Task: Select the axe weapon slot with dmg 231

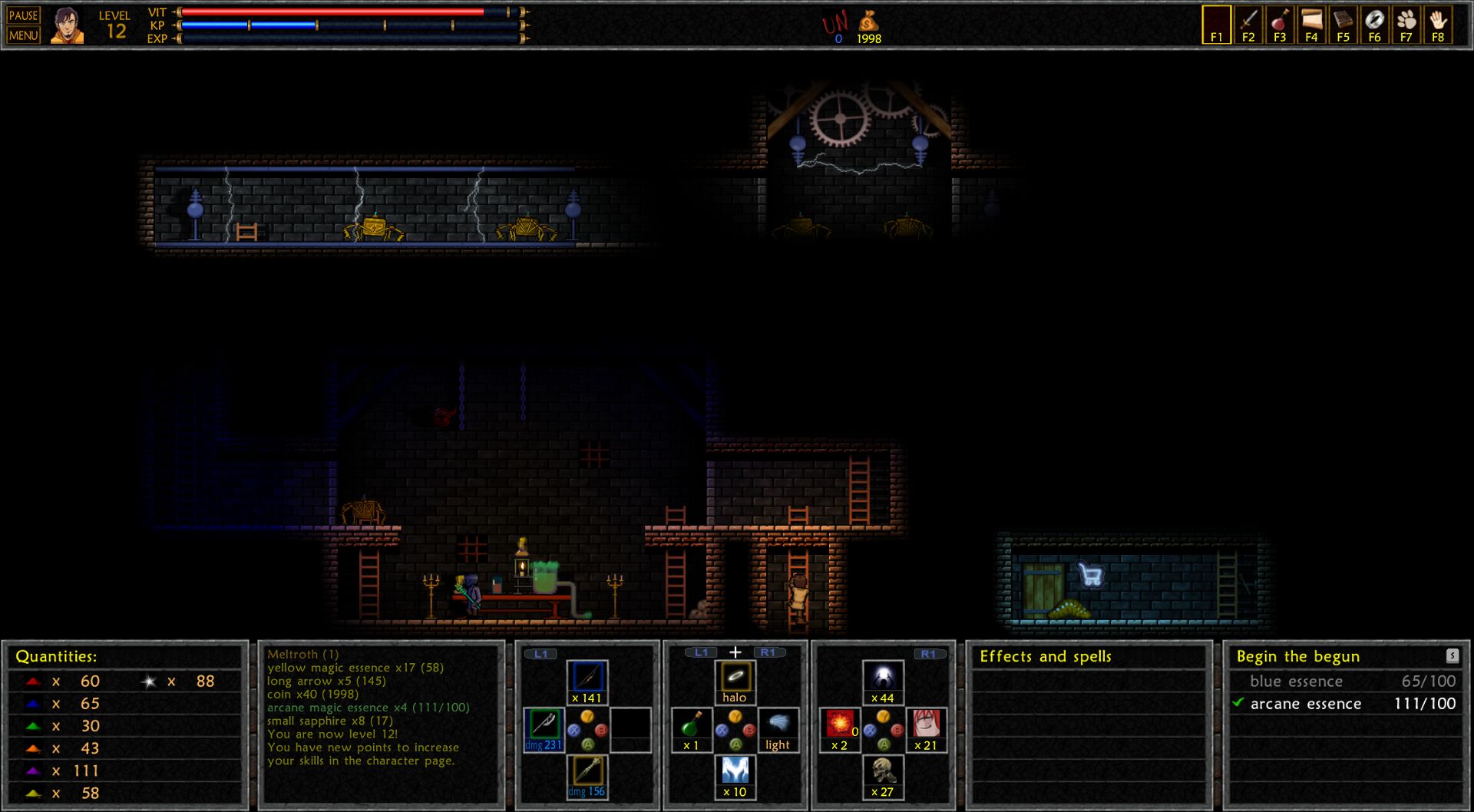Action: pyautogui.click(x=544, y=729)
